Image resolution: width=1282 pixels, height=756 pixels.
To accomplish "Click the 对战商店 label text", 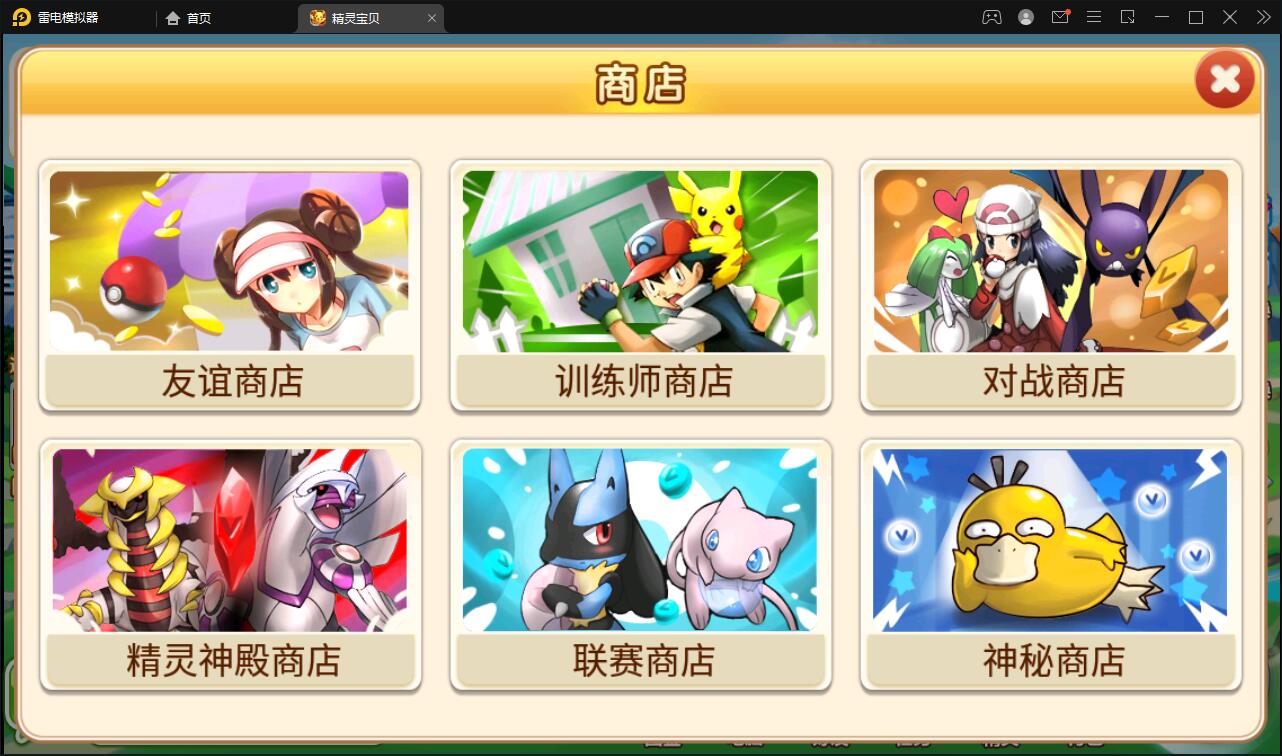I will (x=1049, y=380).
